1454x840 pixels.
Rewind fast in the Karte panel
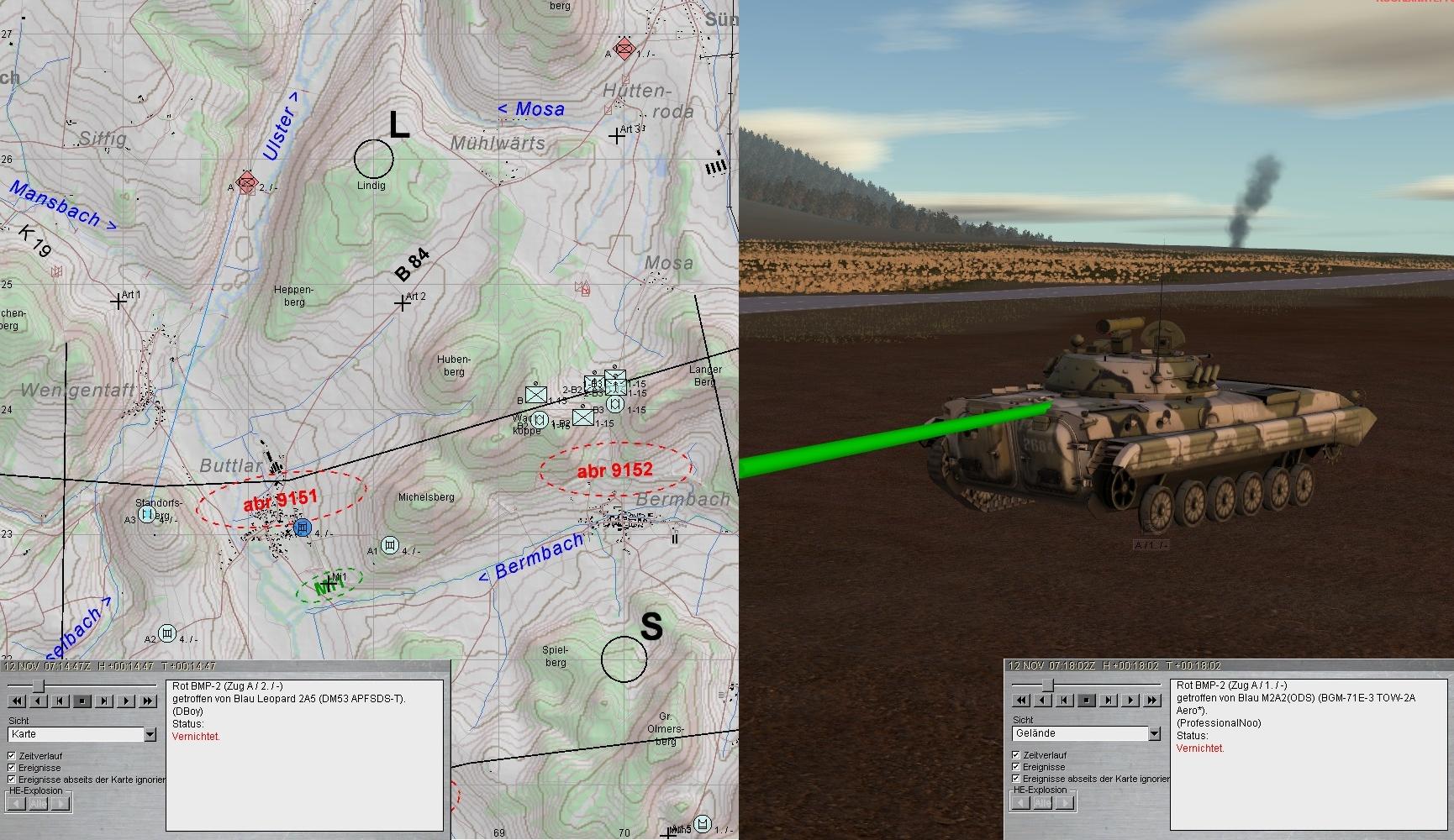click(17, 701)
